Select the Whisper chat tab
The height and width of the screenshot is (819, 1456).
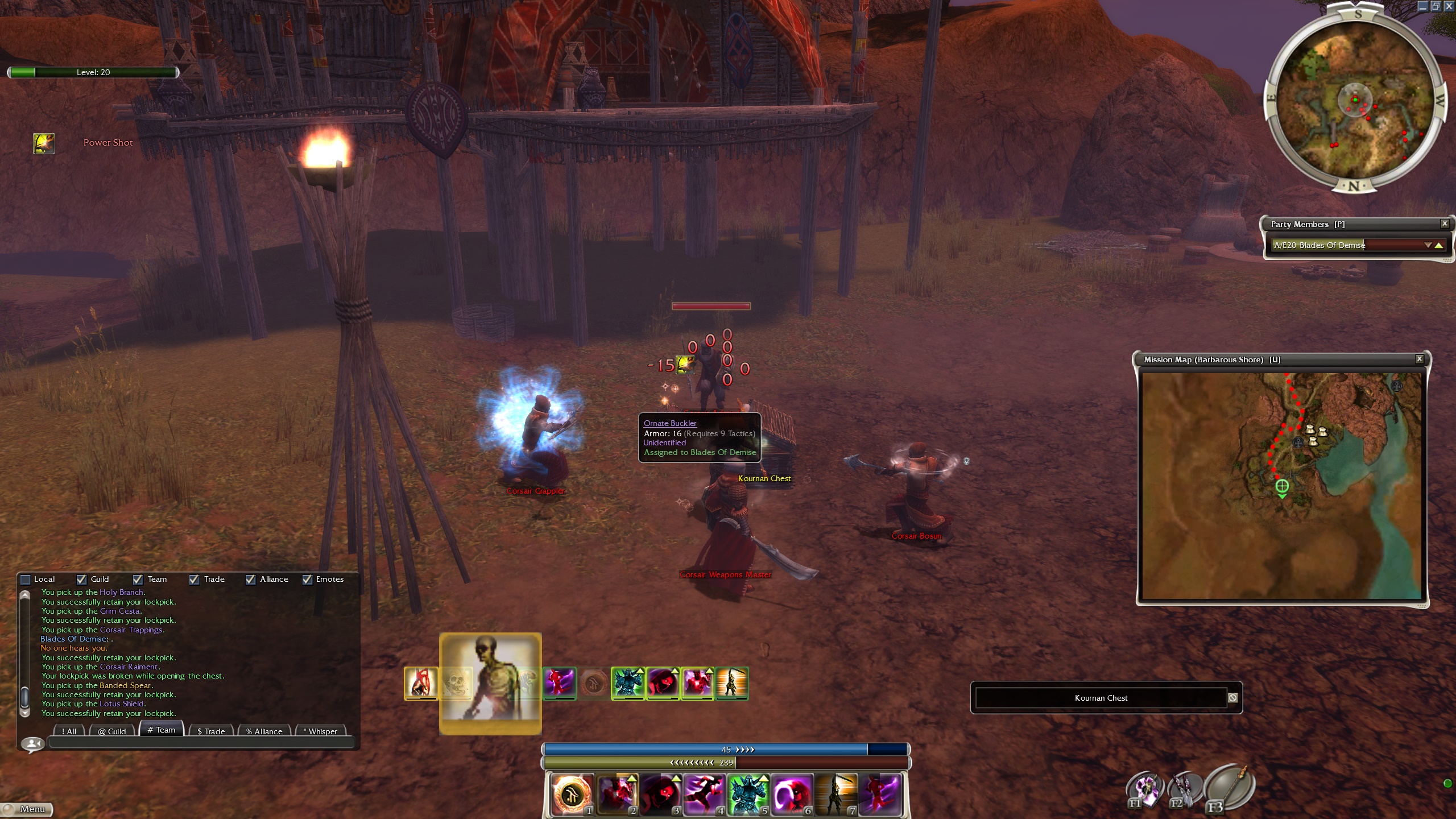(x=321, y=731)
